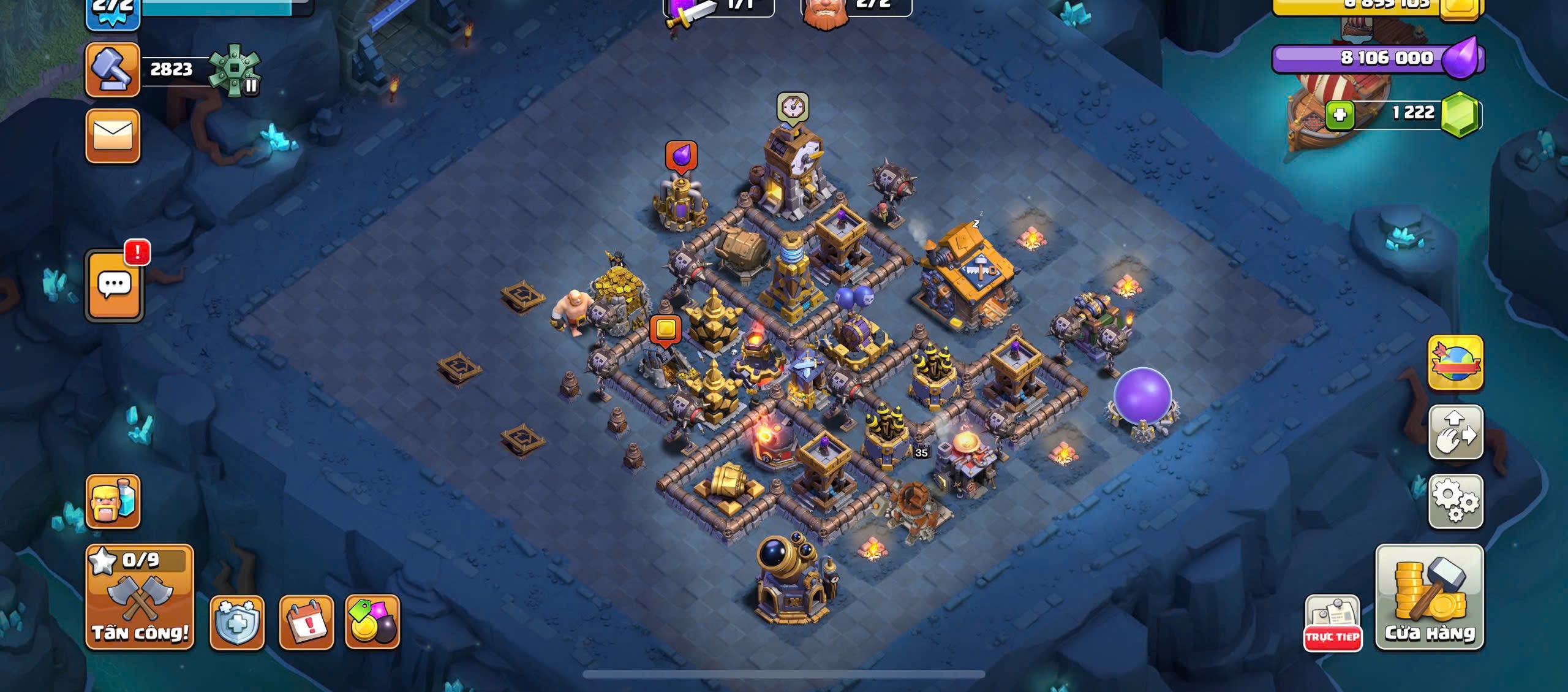The width and height of the screenshot is (1568, 692).
Task: Open the globe world map button
Action: (x=1456, y=362)
